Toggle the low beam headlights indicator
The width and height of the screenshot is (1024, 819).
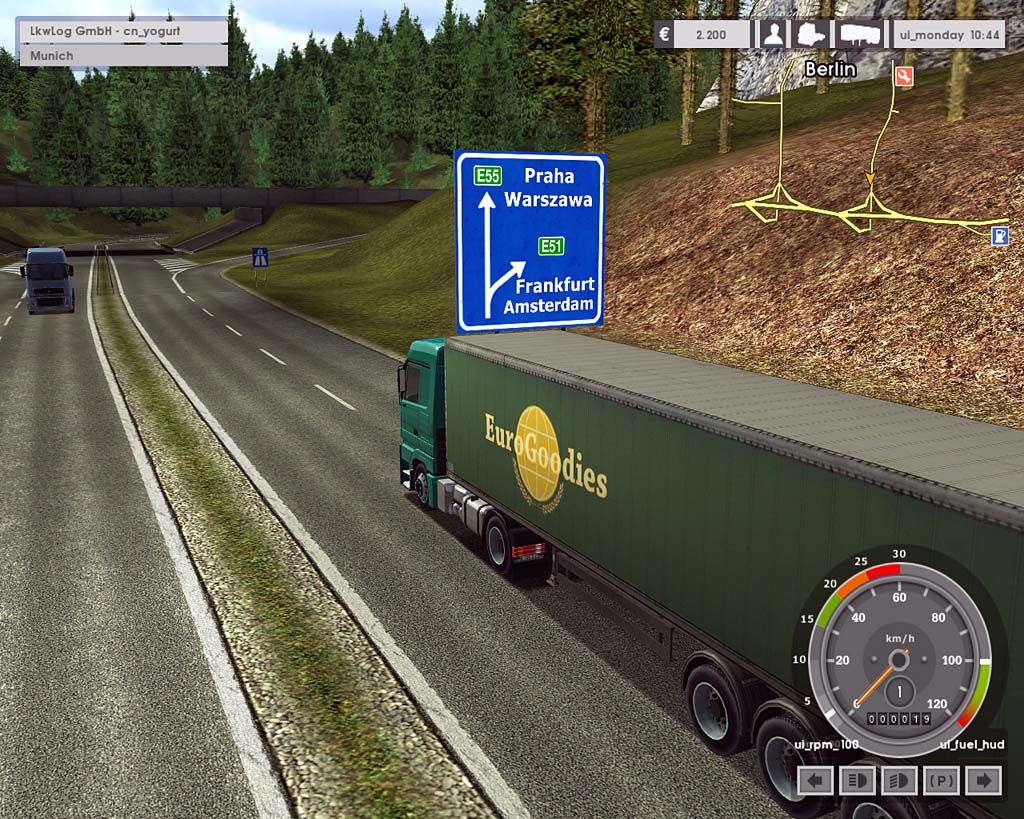[899, 780]
